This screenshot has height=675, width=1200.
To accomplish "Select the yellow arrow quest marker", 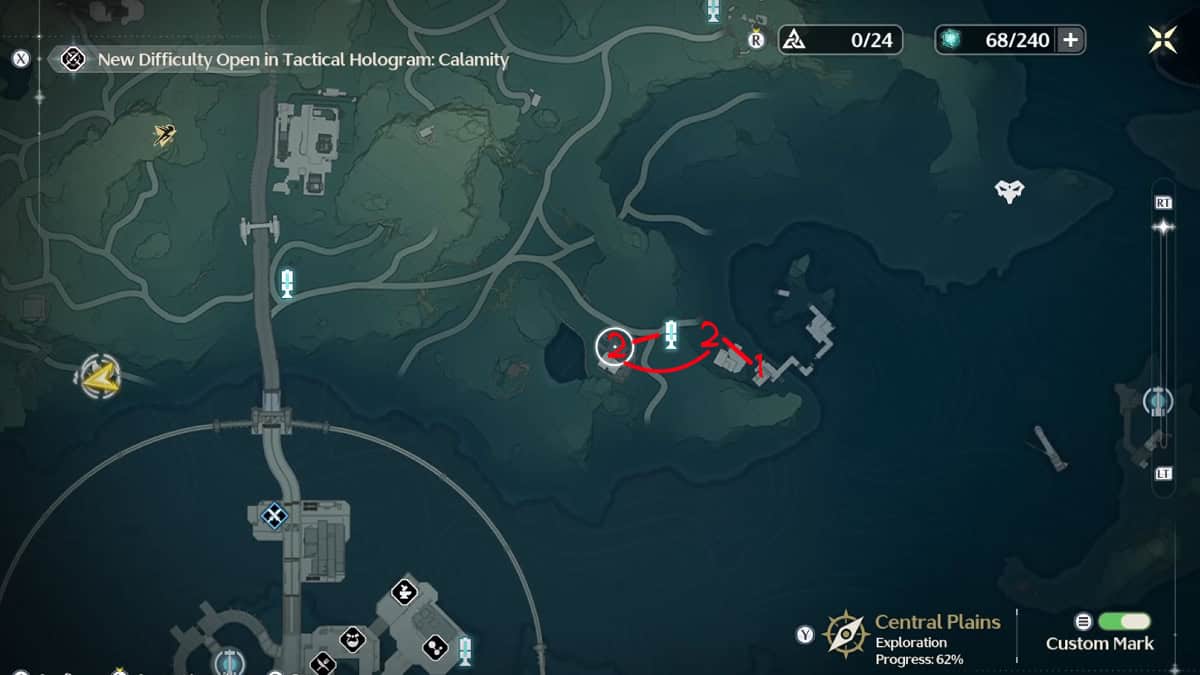I will pyautogui.click(x=98, y=376).
